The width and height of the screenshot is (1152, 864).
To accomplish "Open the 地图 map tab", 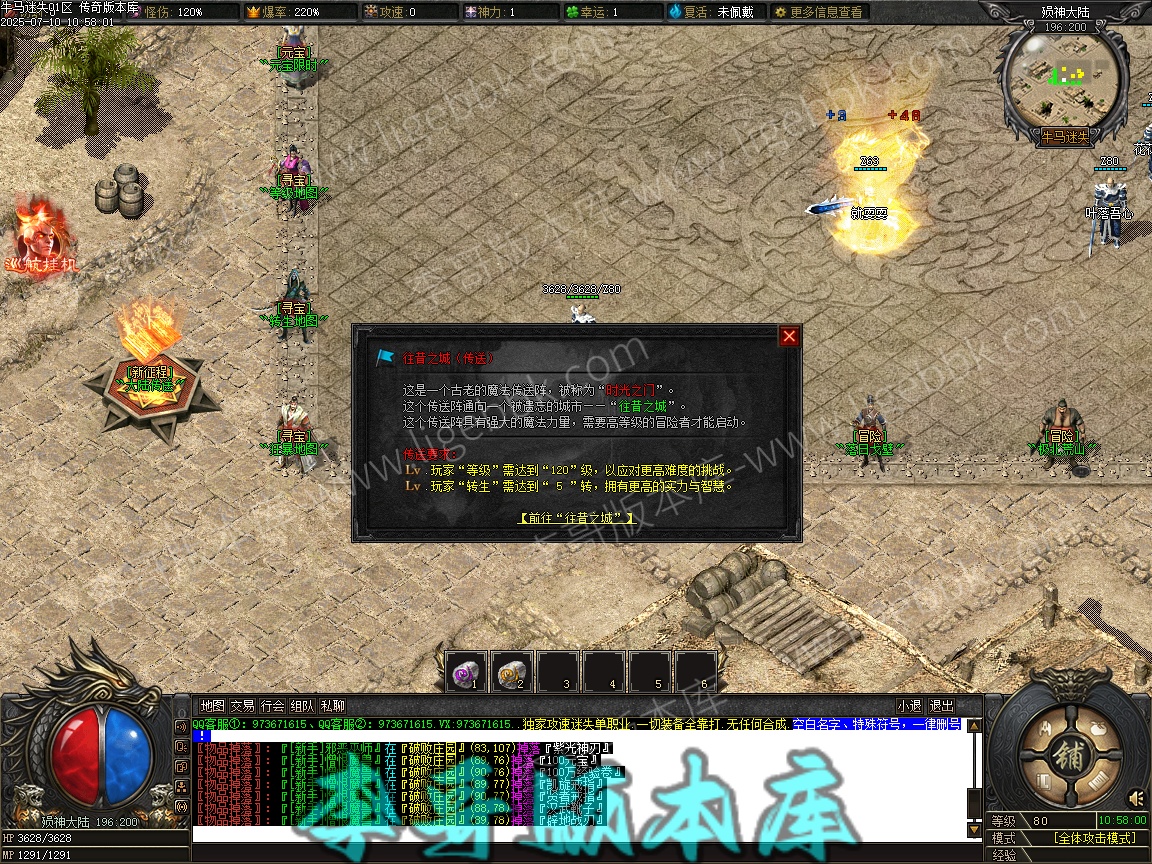I will coord(212,706).
